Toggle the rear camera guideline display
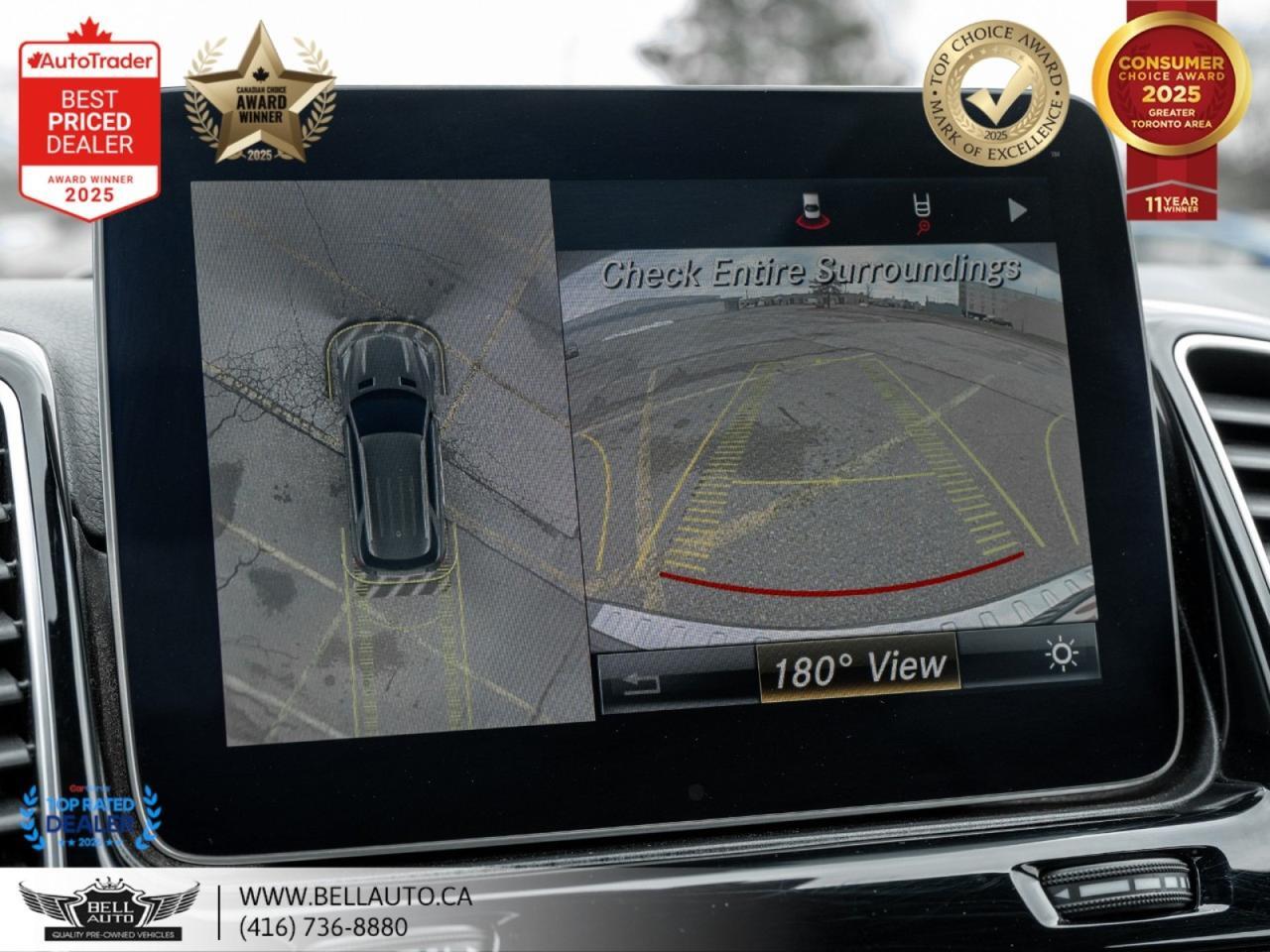Viewport: 1270px width, 952px height. (x=838, y=496)
